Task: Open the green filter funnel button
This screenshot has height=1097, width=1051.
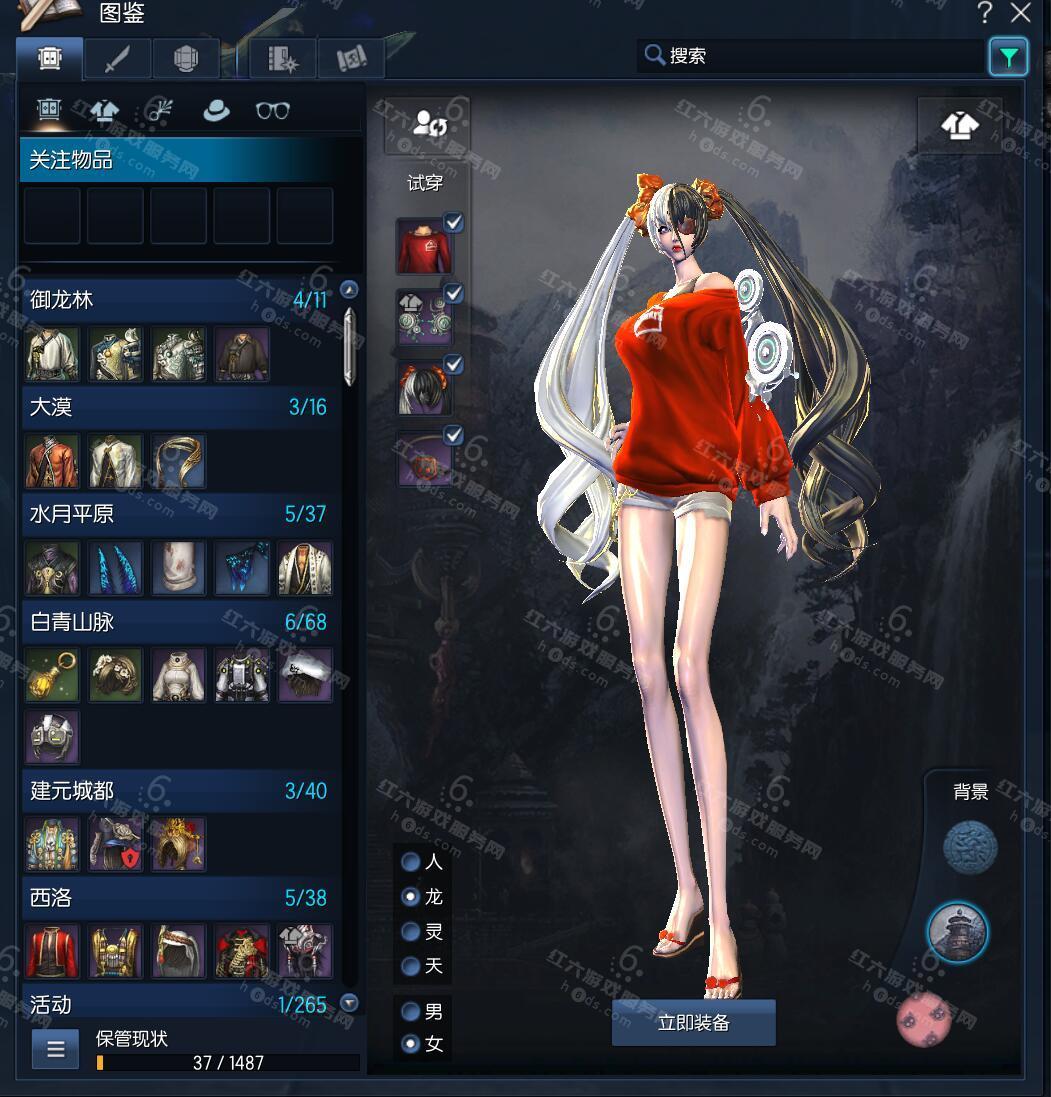Action: 1008,57
